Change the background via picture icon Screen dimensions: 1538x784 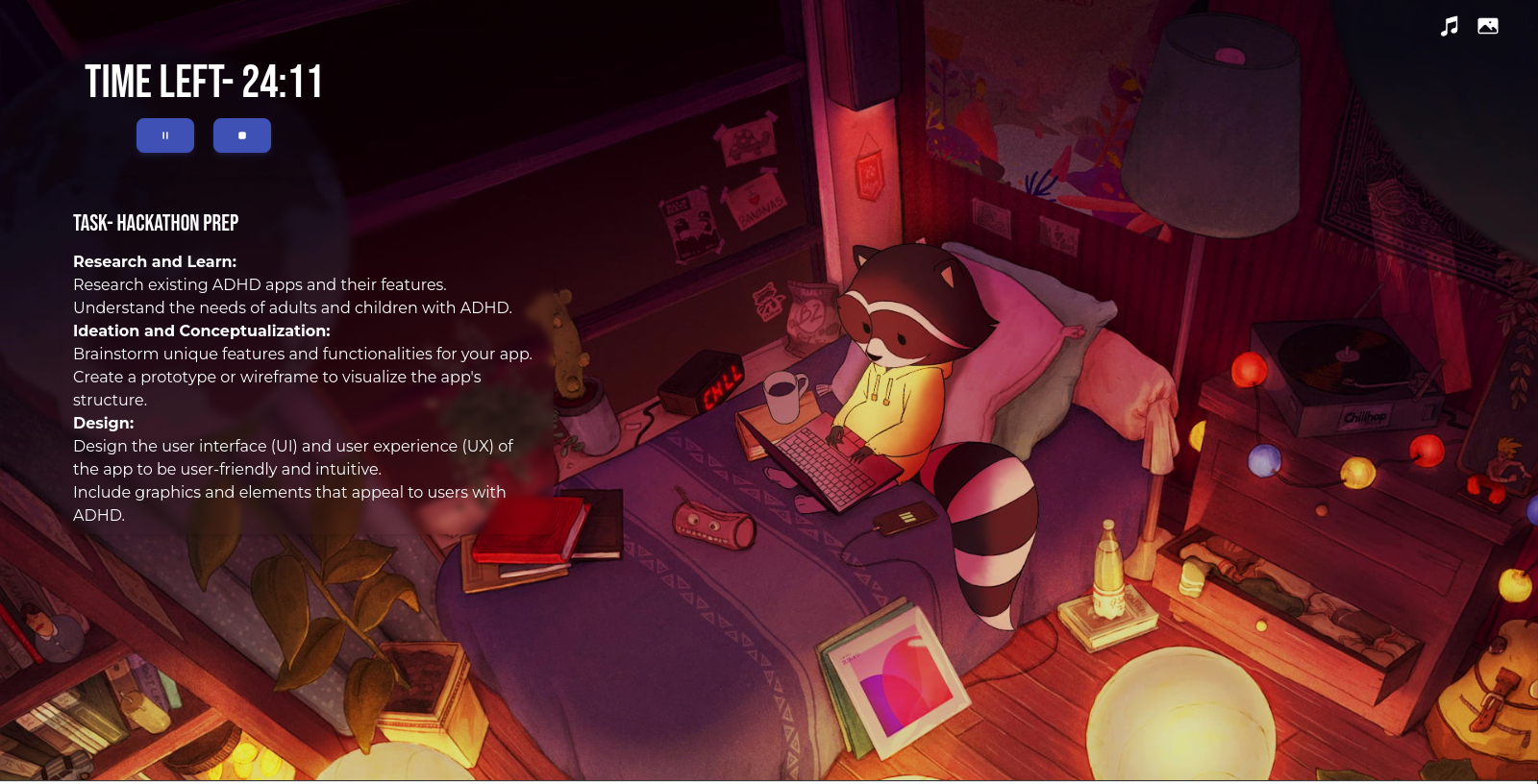pyautogui.click(x=1488, y=26)
